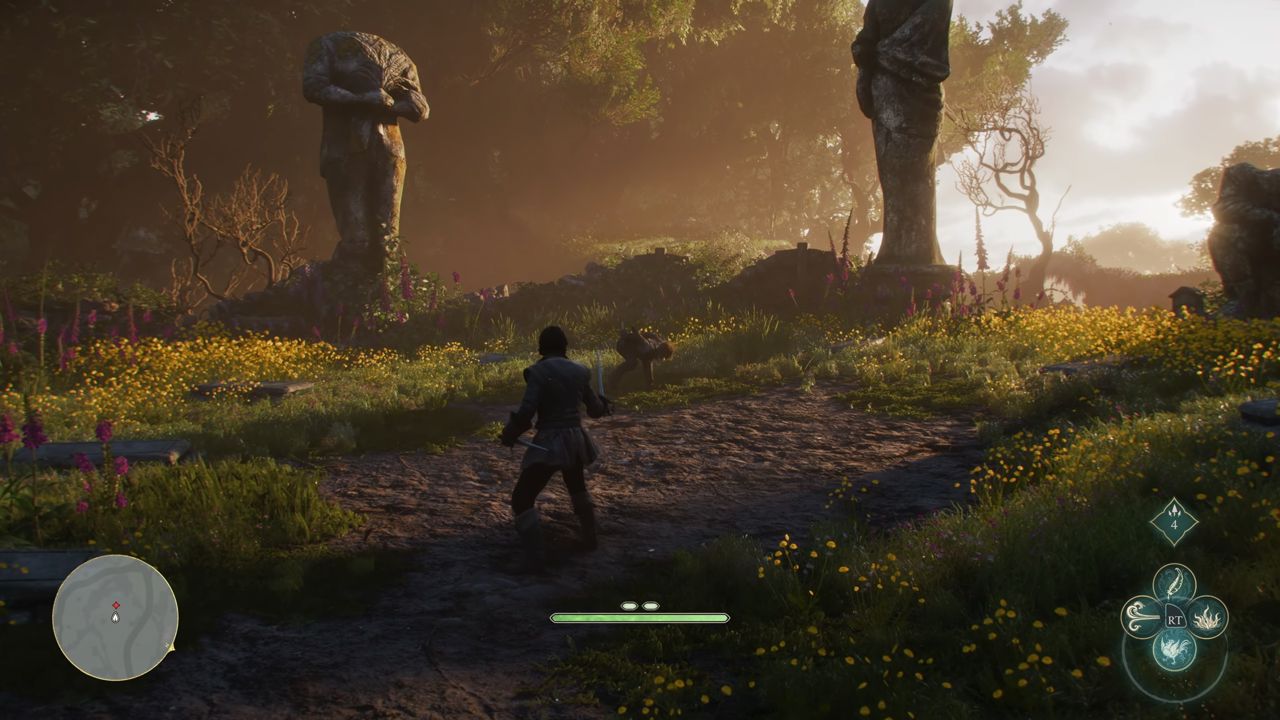Screen dimensions: 1280x720
Task: Cast the wind gust spell
Action: pos(1141,616)
